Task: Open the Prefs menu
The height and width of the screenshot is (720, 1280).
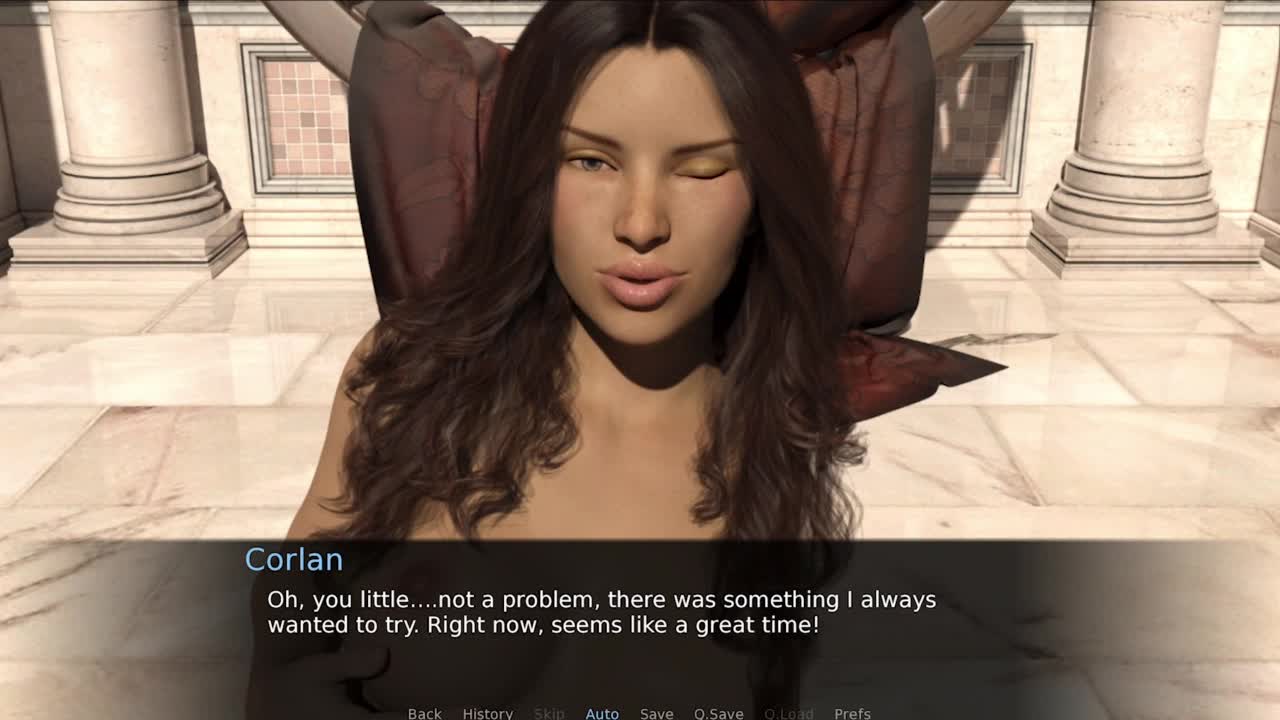Action: click(852, 713)
